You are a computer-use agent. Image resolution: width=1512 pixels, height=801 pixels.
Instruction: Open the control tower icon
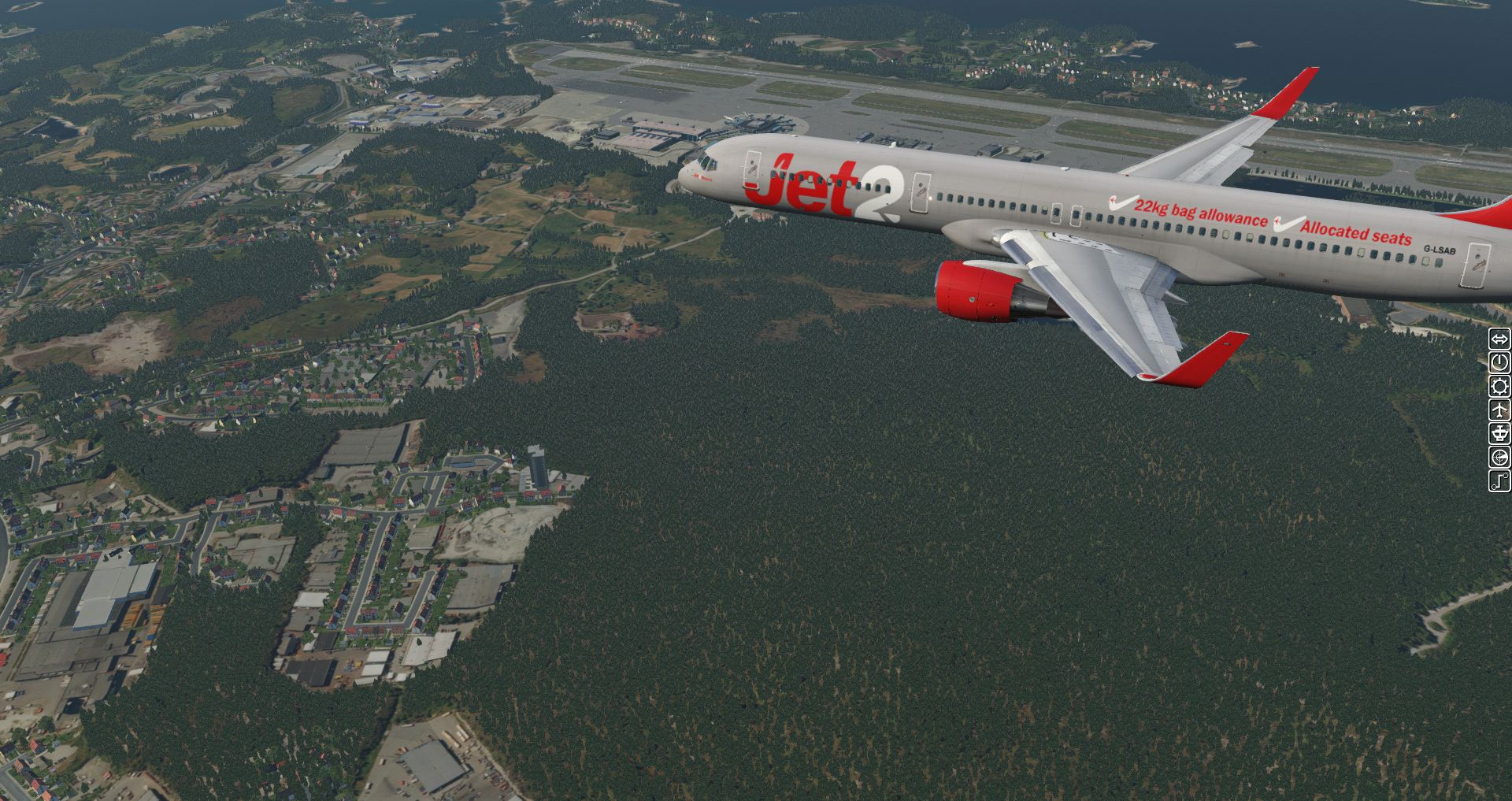(x=1499, y=433)
